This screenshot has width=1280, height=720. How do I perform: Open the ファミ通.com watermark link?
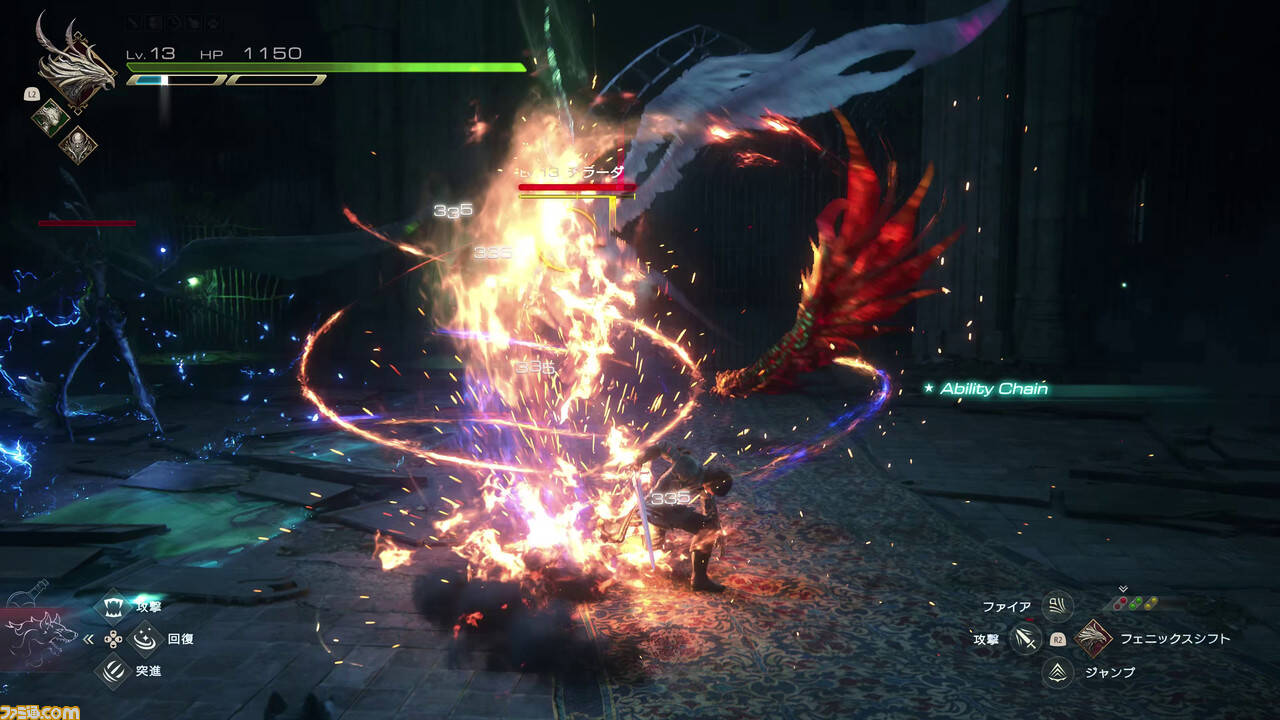[40, 711]
